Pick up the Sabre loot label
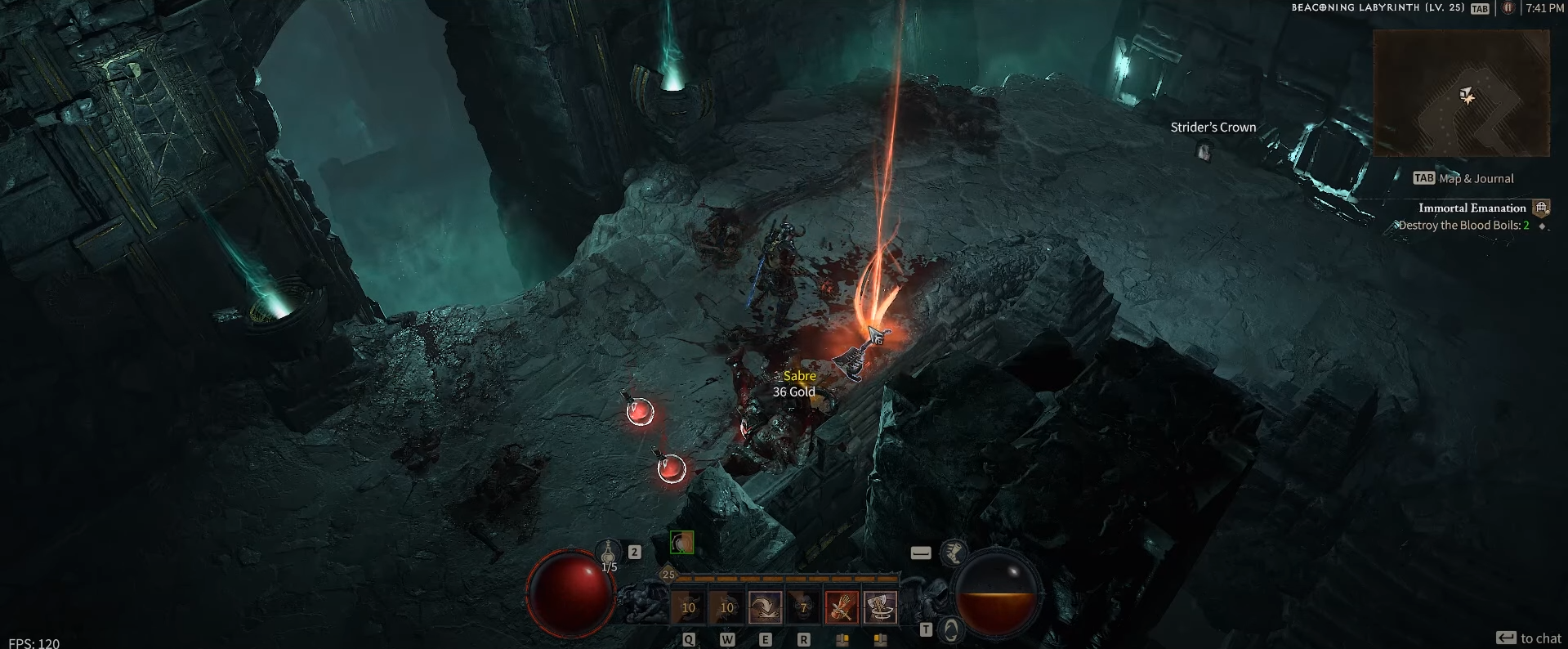The height and width of the screenshot is (649, 1568). (x=799, y=376)
